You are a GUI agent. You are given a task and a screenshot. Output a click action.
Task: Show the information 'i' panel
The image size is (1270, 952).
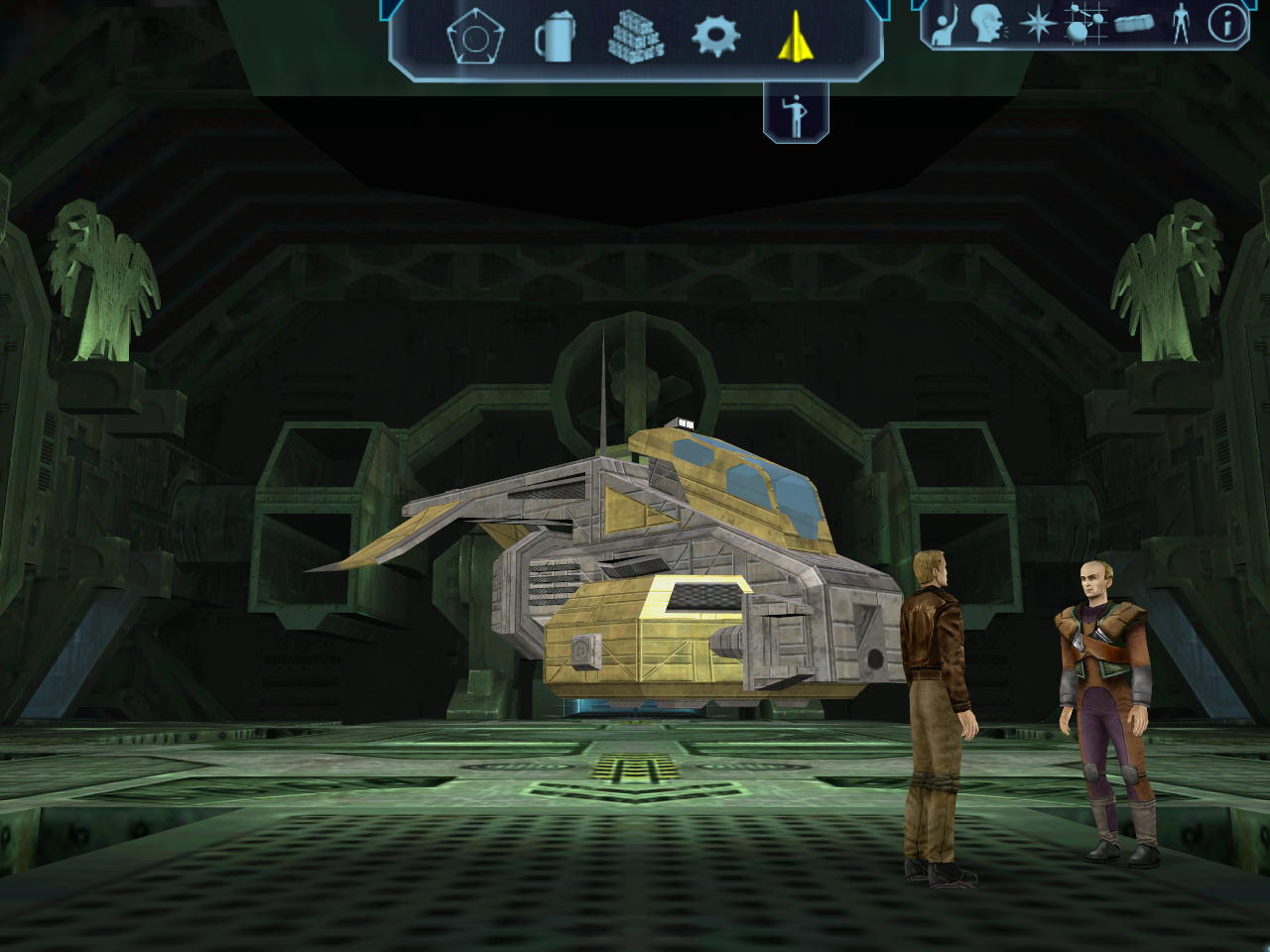[1227, 24]
